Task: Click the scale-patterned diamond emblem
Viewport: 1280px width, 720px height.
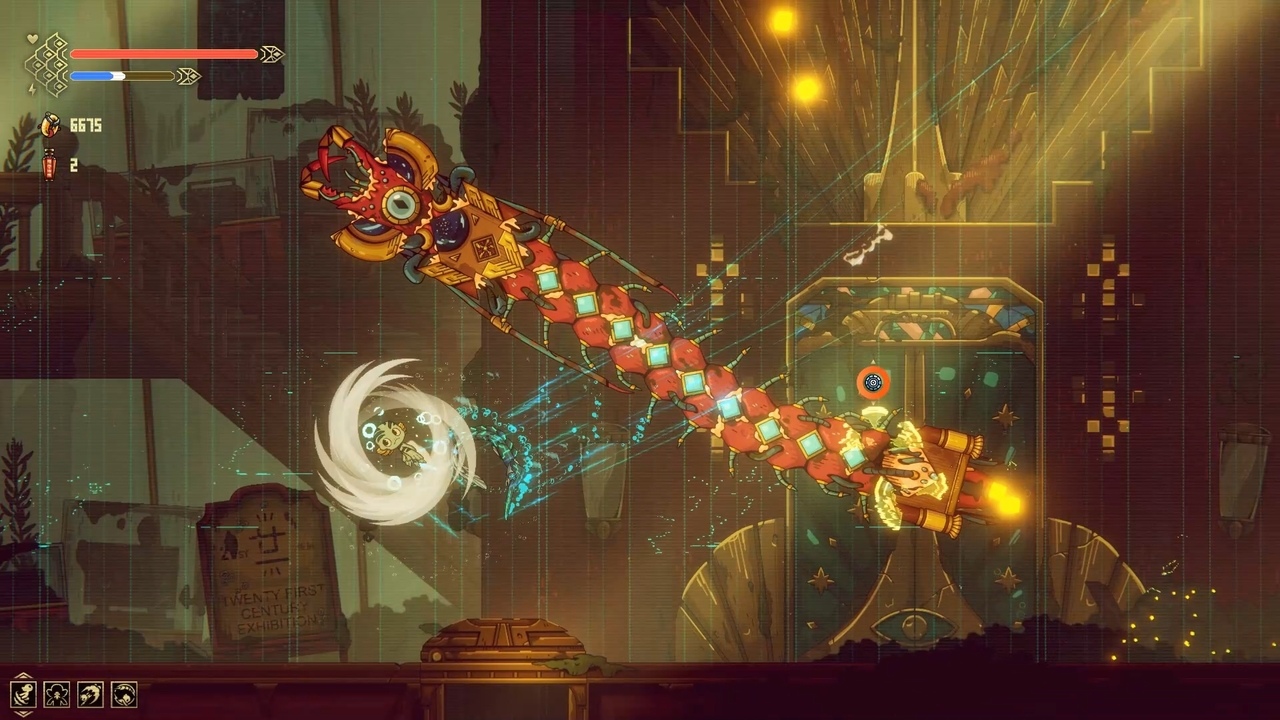Action: 46,64
